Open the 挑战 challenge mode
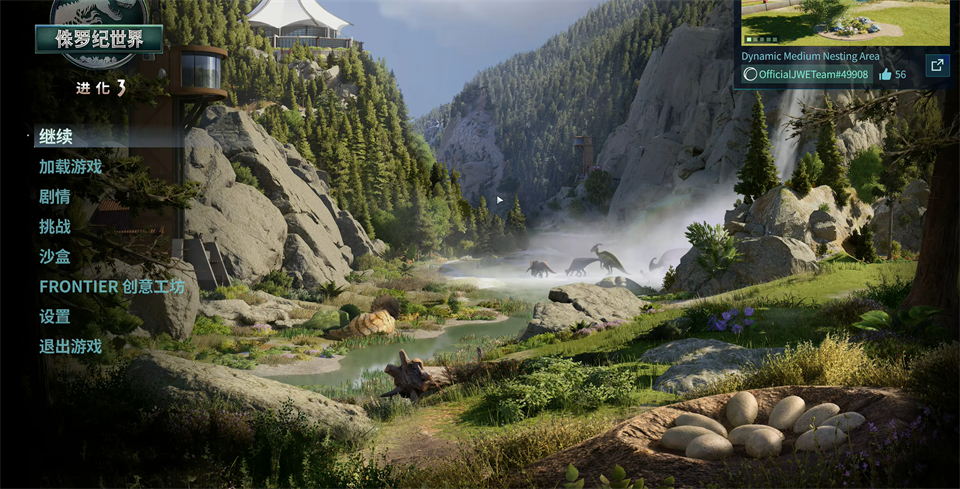The height and width of the screenshot is (489, 960). [55, 227]
